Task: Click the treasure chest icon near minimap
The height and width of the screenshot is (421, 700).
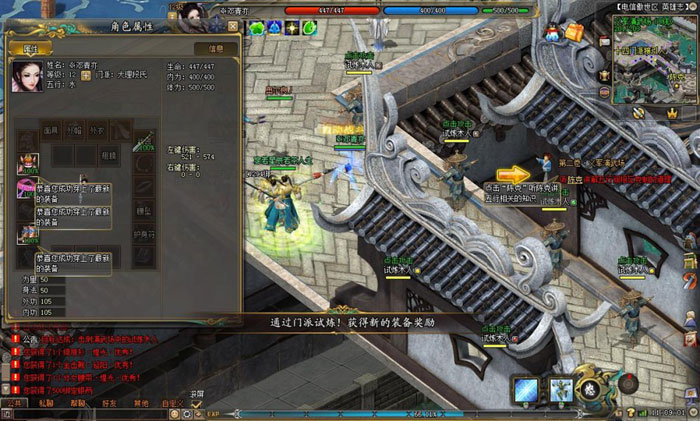Action: click(573, 32)
